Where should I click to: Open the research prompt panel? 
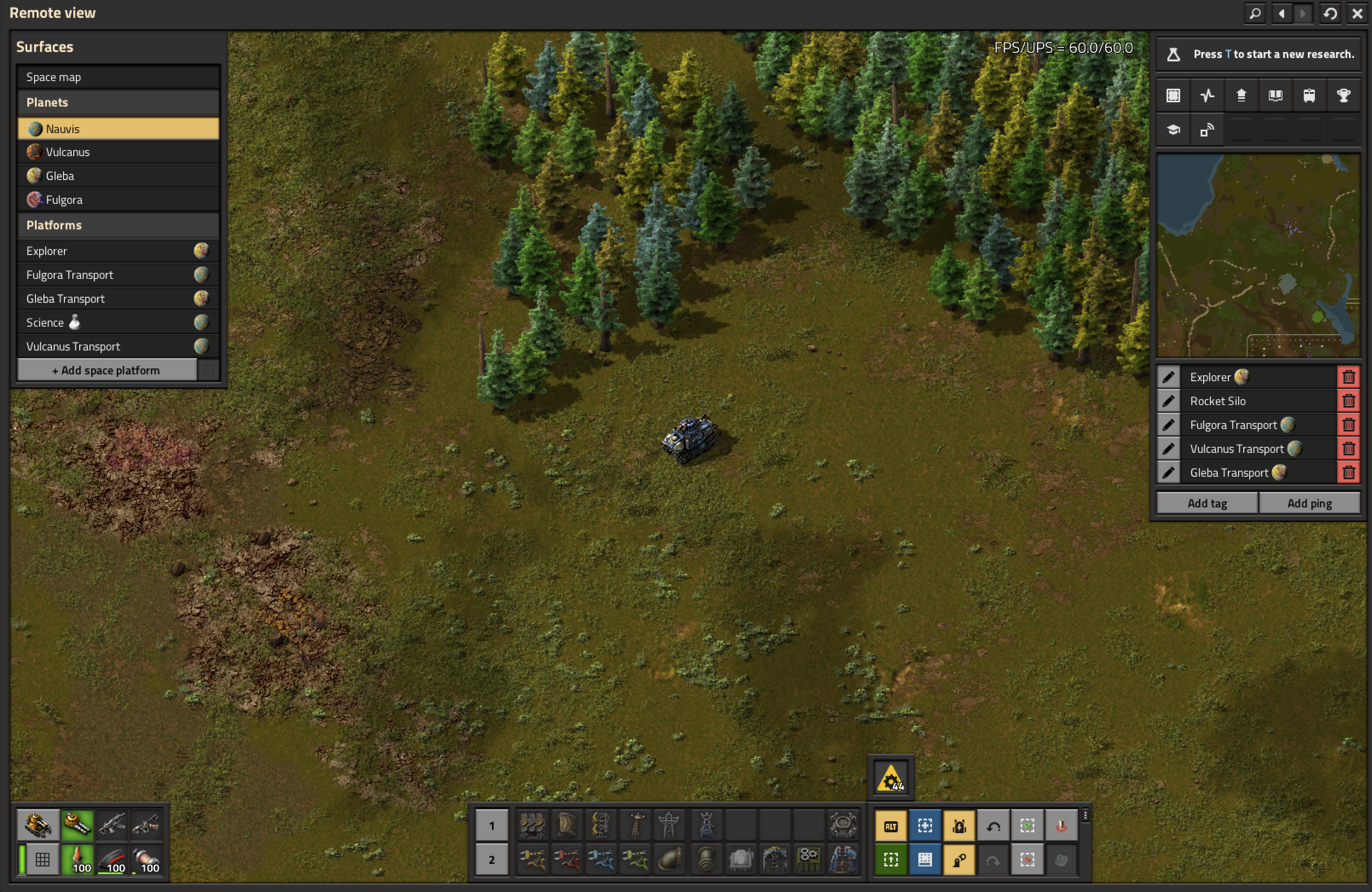pos(1258,54)
